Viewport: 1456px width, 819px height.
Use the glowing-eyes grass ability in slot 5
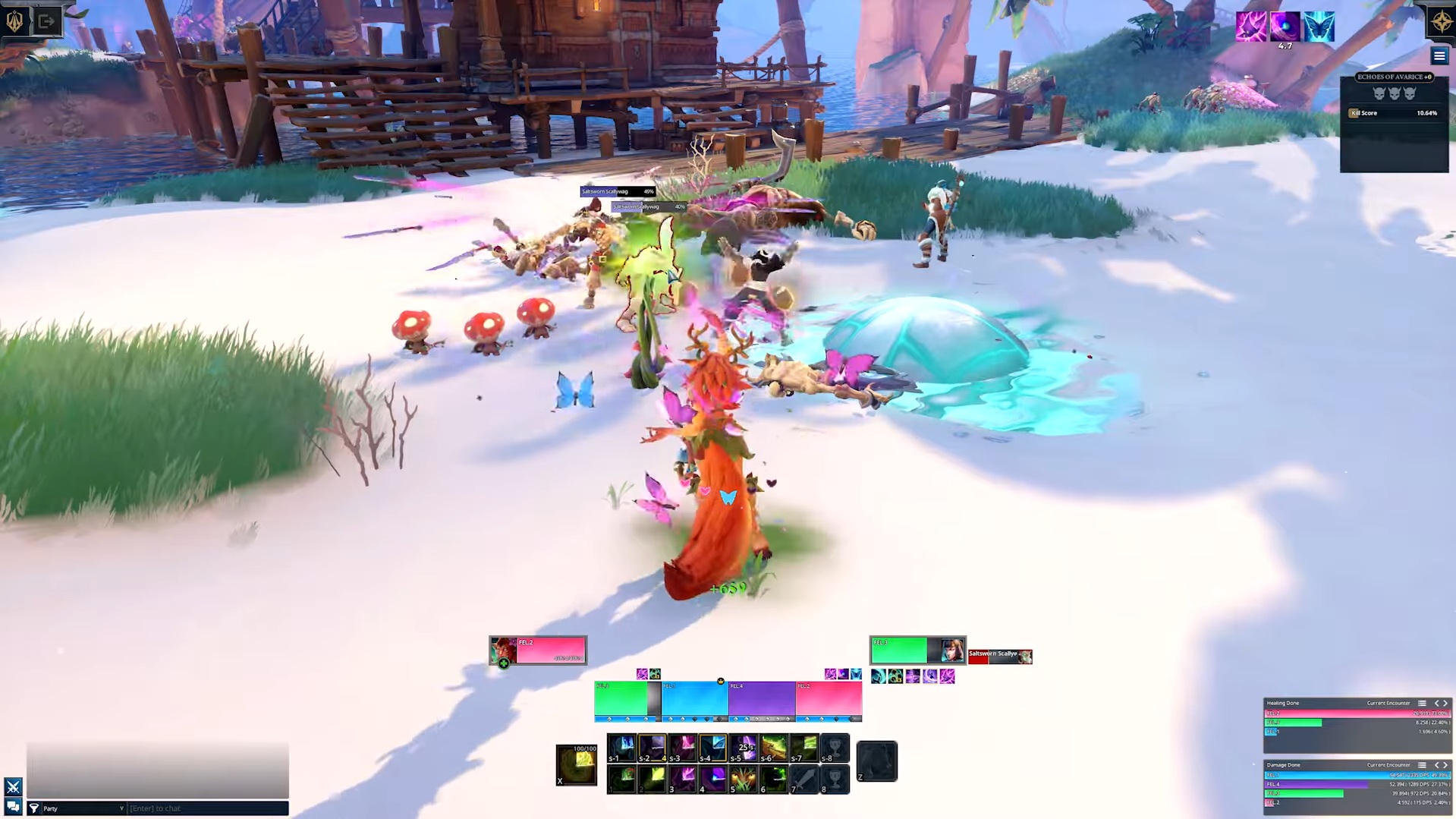[x=743, y=780]
